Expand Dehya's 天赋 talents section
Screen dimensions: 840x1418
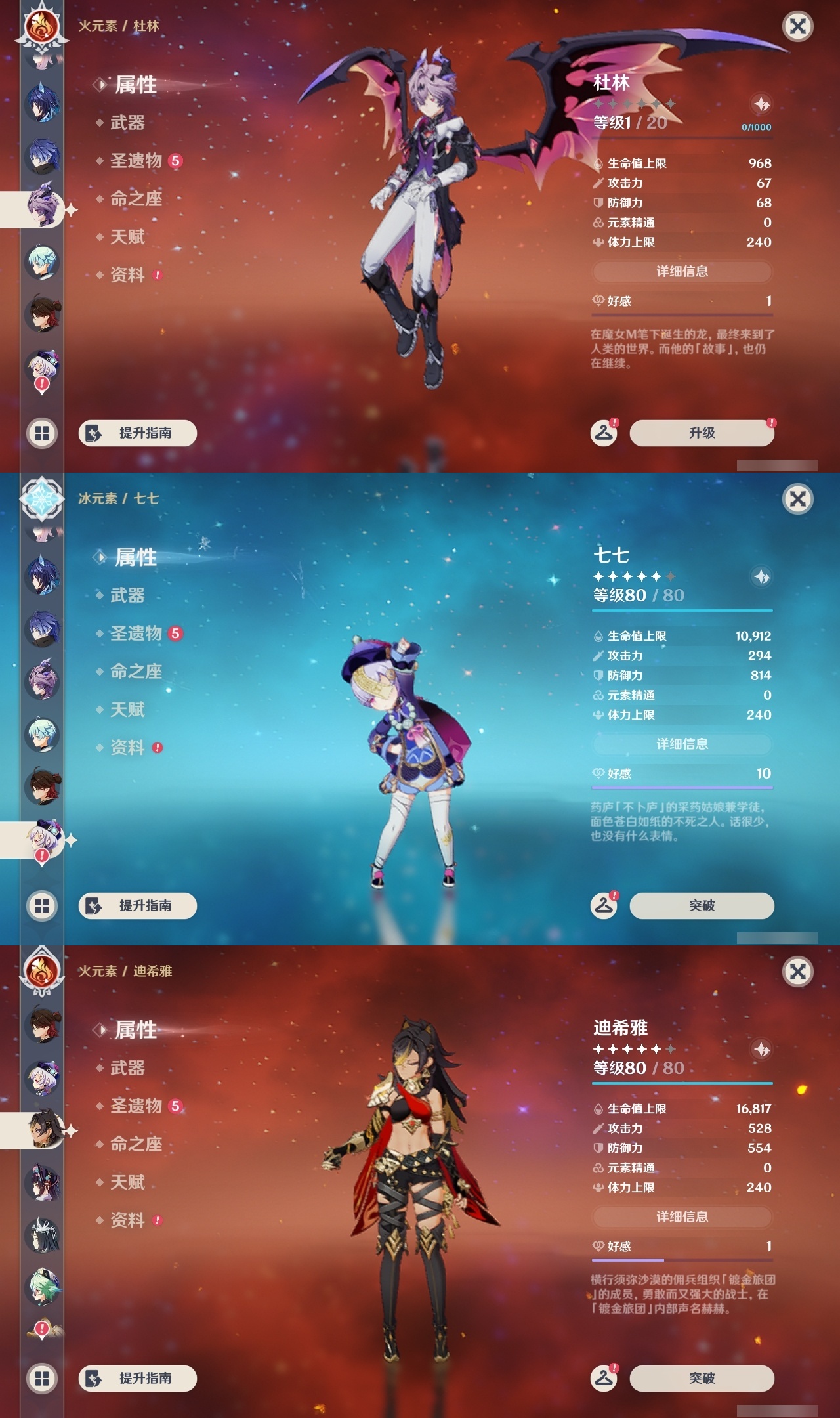click(129, 1181)
